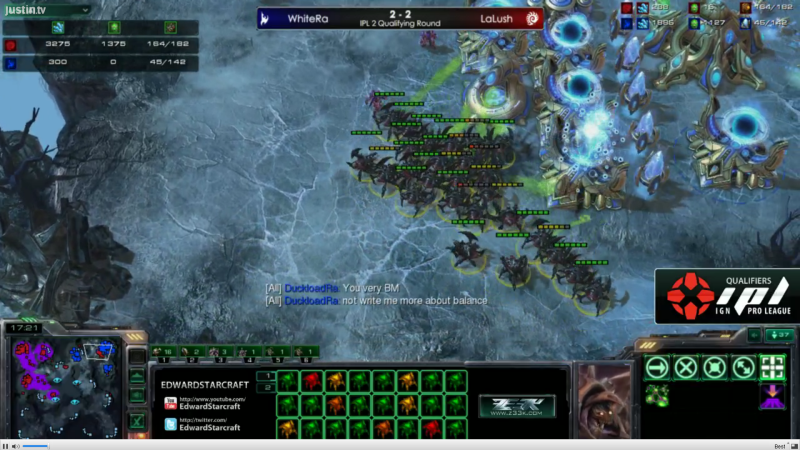Pause the video stream

tap(6, 445)
